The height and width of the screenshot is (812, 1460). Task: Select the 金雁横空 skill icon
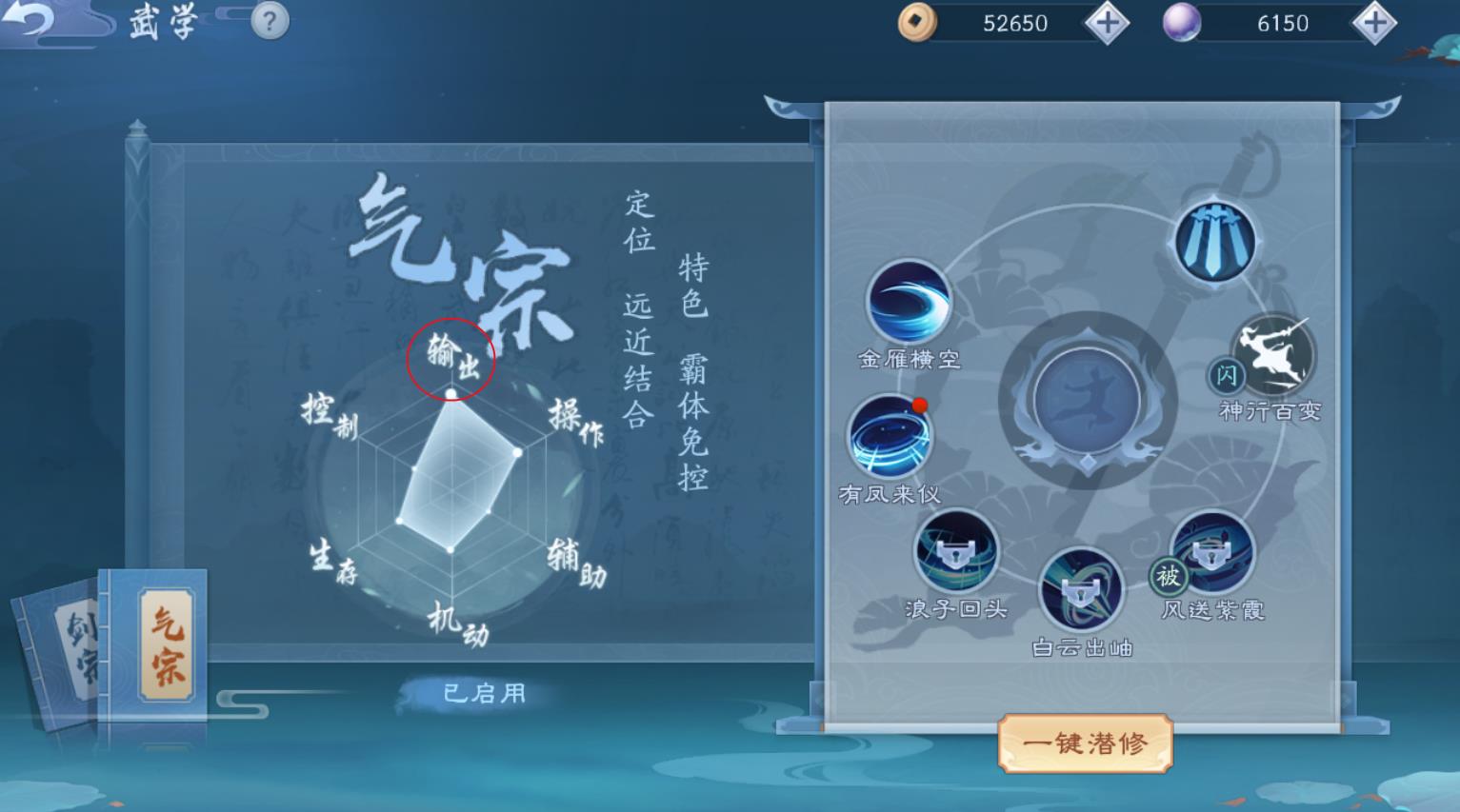pyautogui.click(x=908, y=301)
